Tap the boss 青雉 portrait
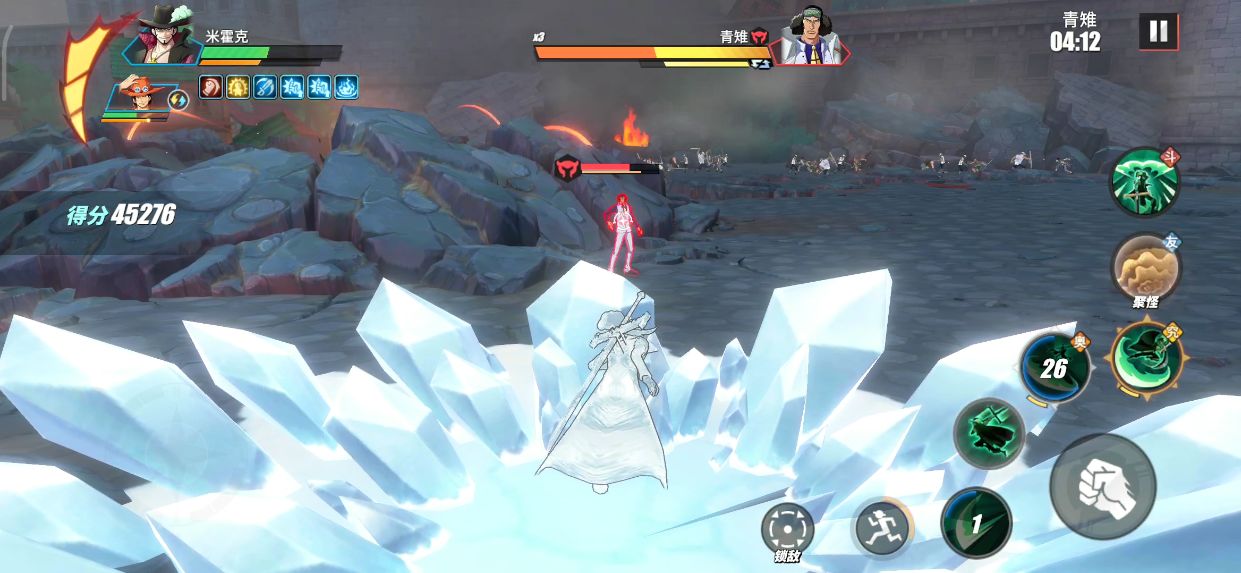The height and width of the screenshot is (573, 1241). click(810, 38)
